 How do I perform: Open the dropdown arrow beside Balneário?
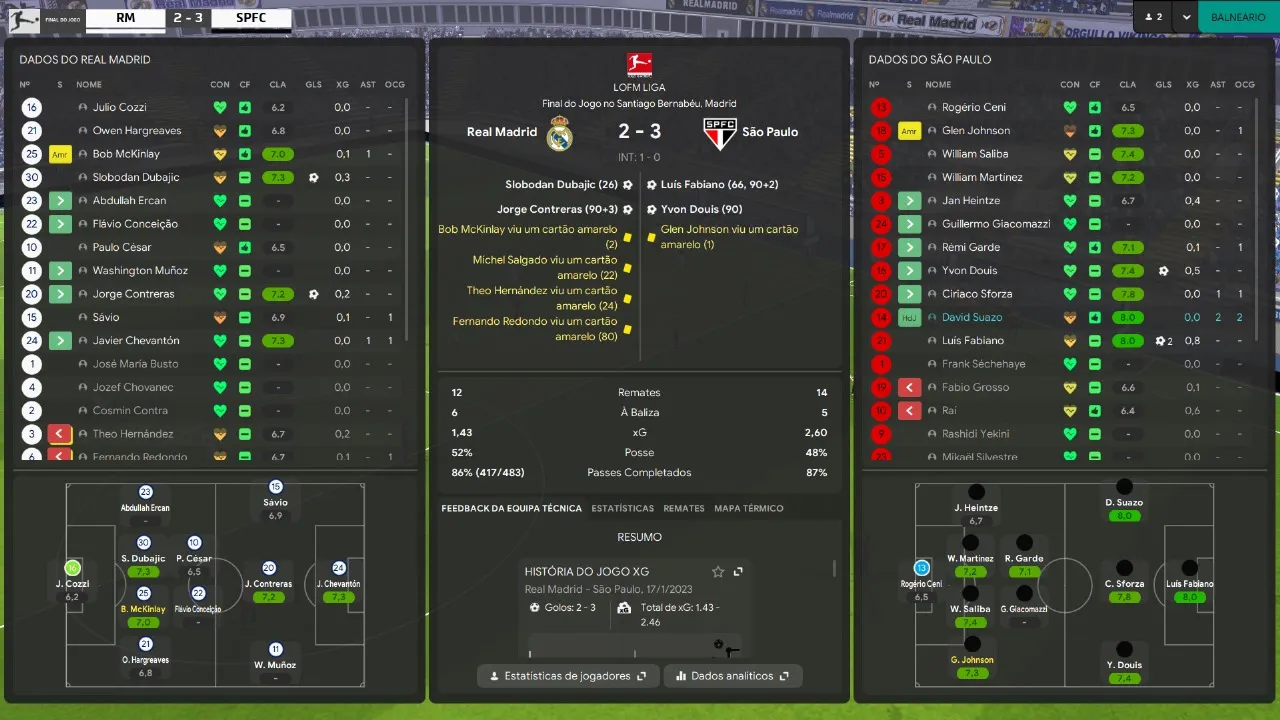pyautogui.click(x=1186, y=17)
